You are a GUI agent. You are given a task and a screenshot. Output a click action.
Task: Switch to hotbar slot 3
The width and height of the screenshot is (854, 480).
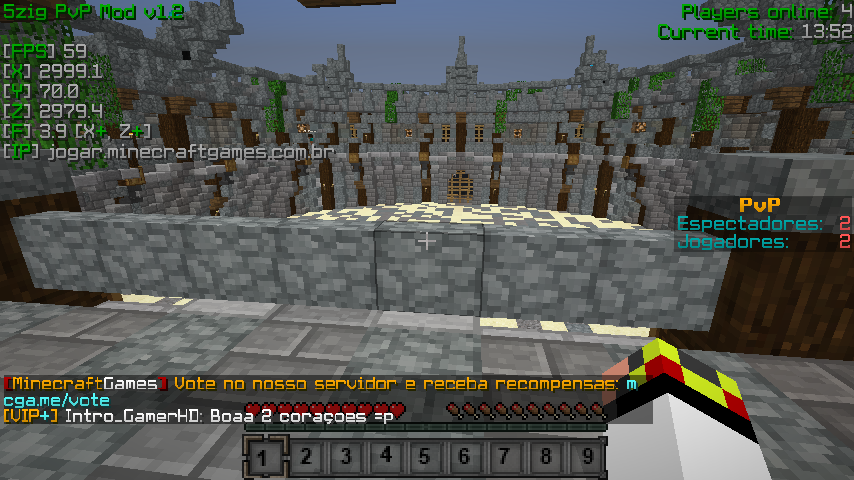345,459
